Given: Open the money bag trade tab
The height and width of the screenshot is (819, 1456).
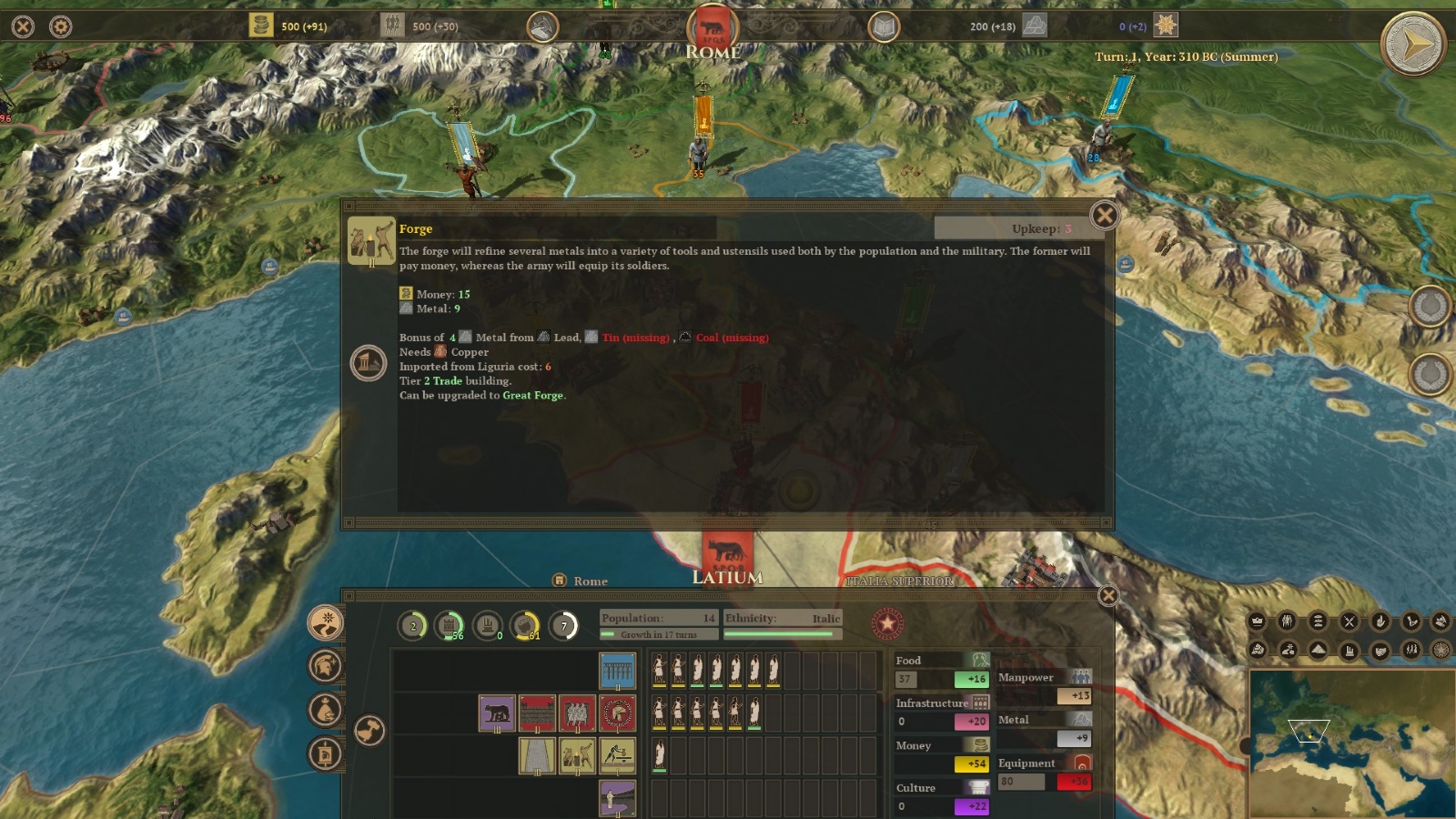Looking at the screenshot, I should (325, 710).
